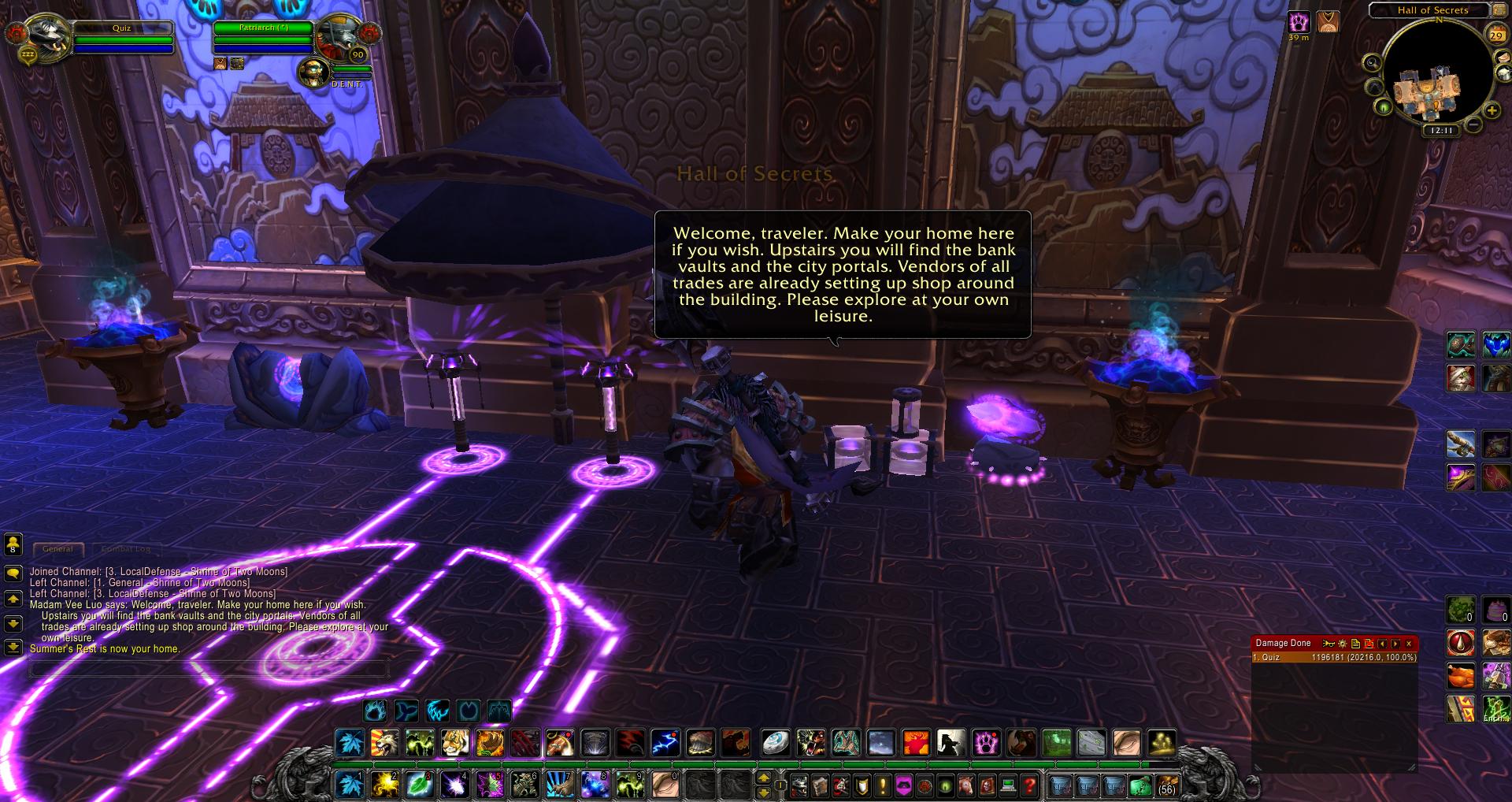The width and height of the screenshot is (1512, 802).
Task: Click the purple paw buff icon
Action: click(1298, 21)
